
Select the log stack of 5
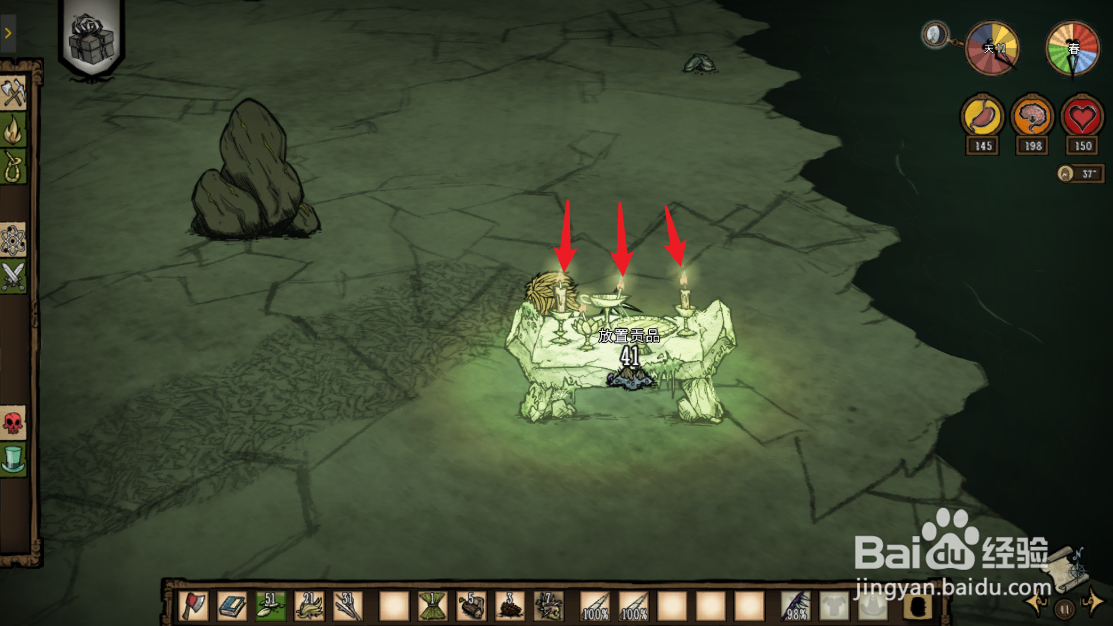click(471, 605)
